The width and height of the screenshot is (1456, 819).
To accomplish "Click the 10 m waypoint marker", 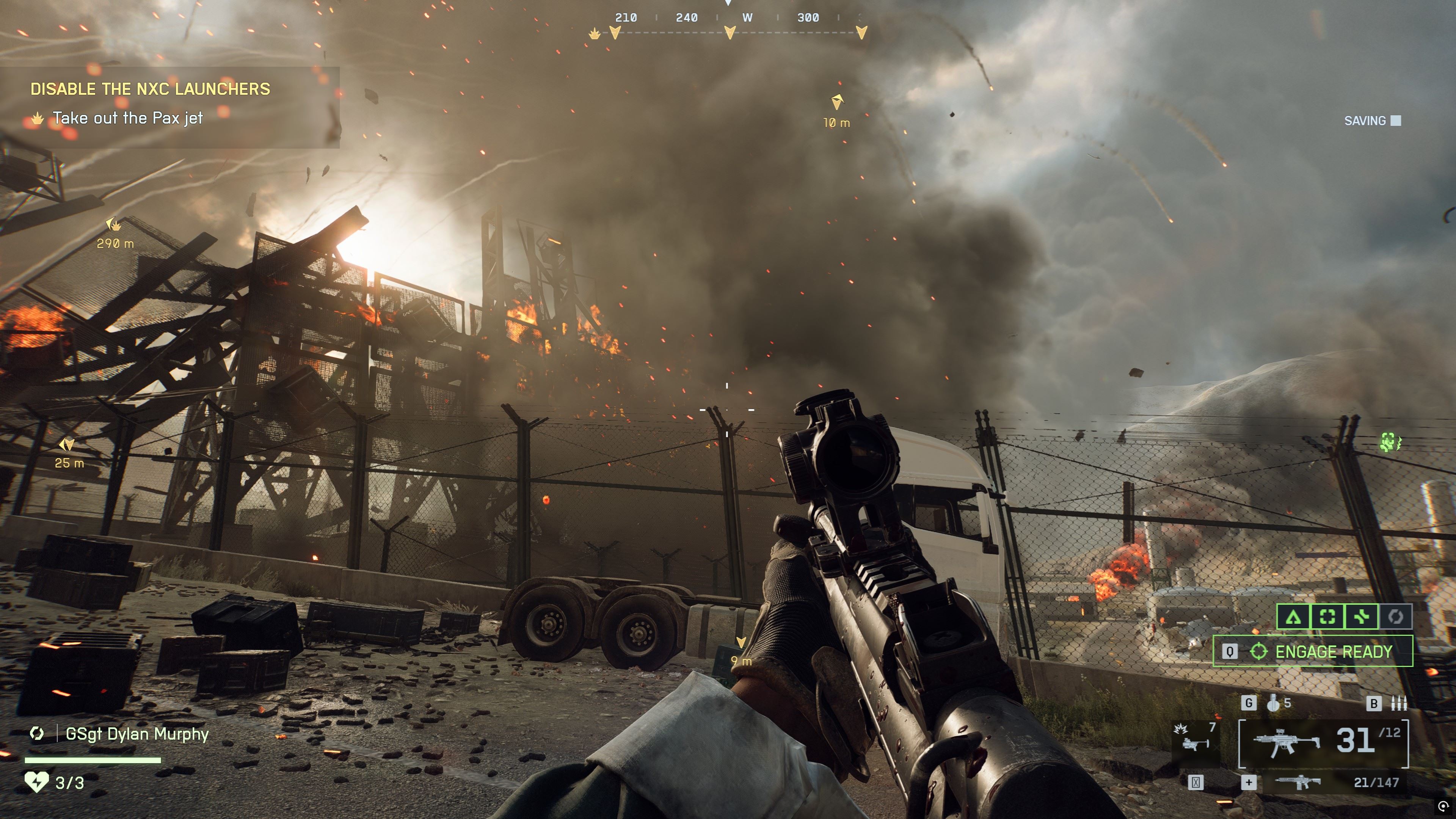I will pyautogui.click(x=837, y=102).
